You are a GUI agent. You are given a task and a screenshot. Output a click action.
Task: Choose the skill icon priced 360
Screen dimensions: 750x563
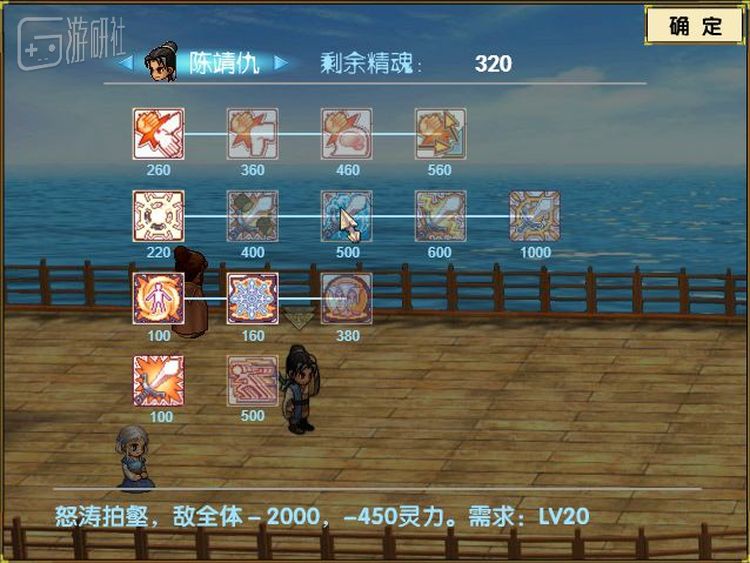coord(252,134)
